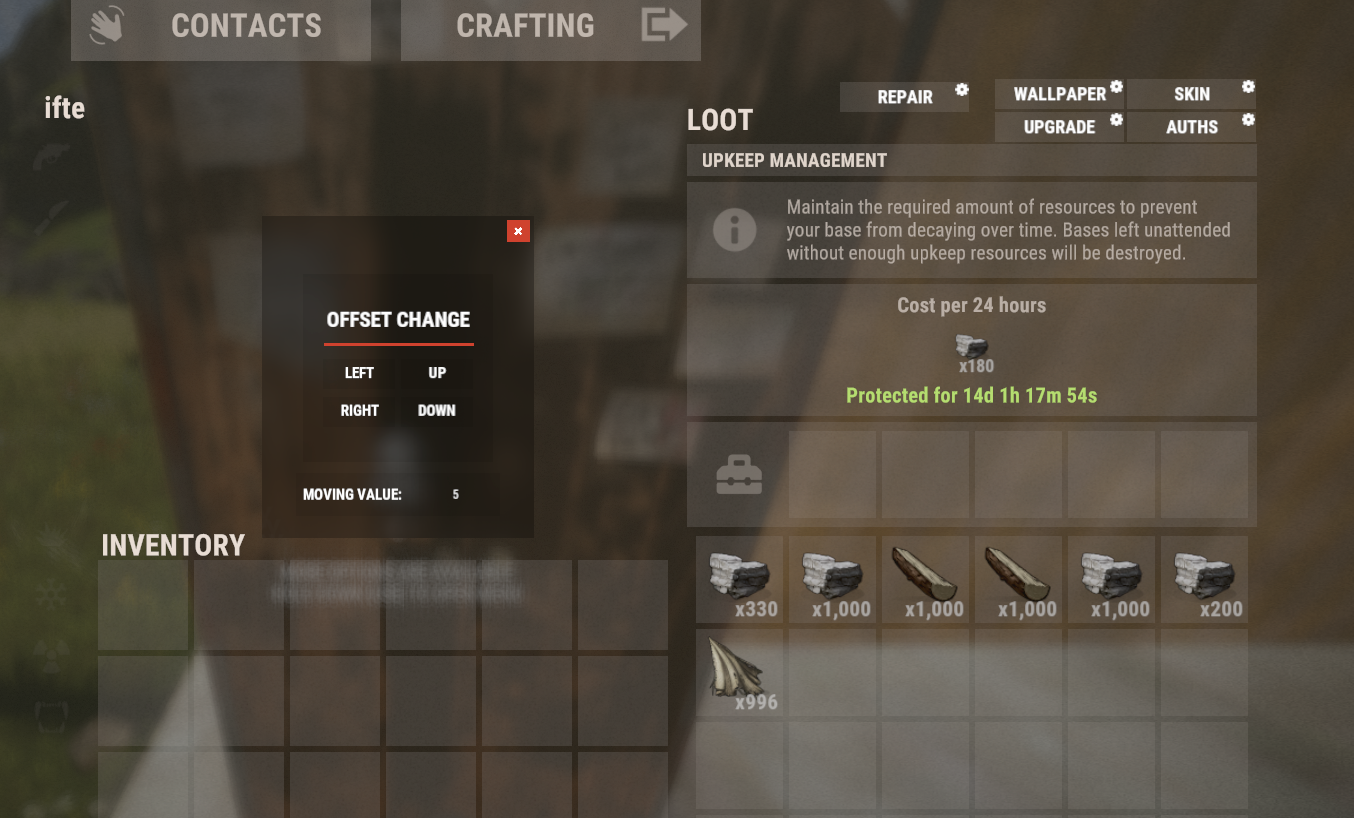Click the info icon in Upkeep Management
Screen dimensions: 1354x818
pos(736,229)
